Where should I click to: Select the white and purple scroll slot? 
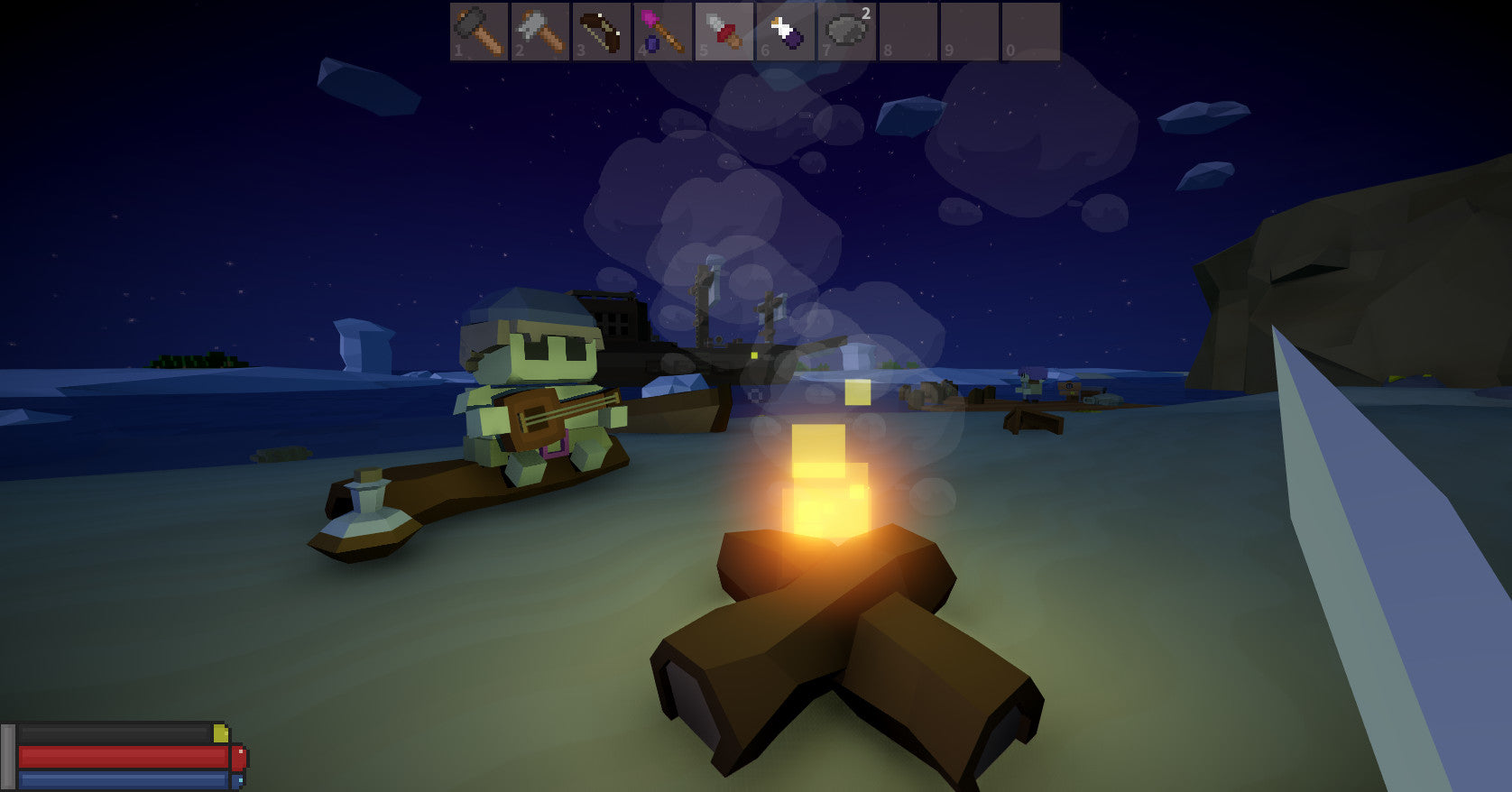coord(786,32)
